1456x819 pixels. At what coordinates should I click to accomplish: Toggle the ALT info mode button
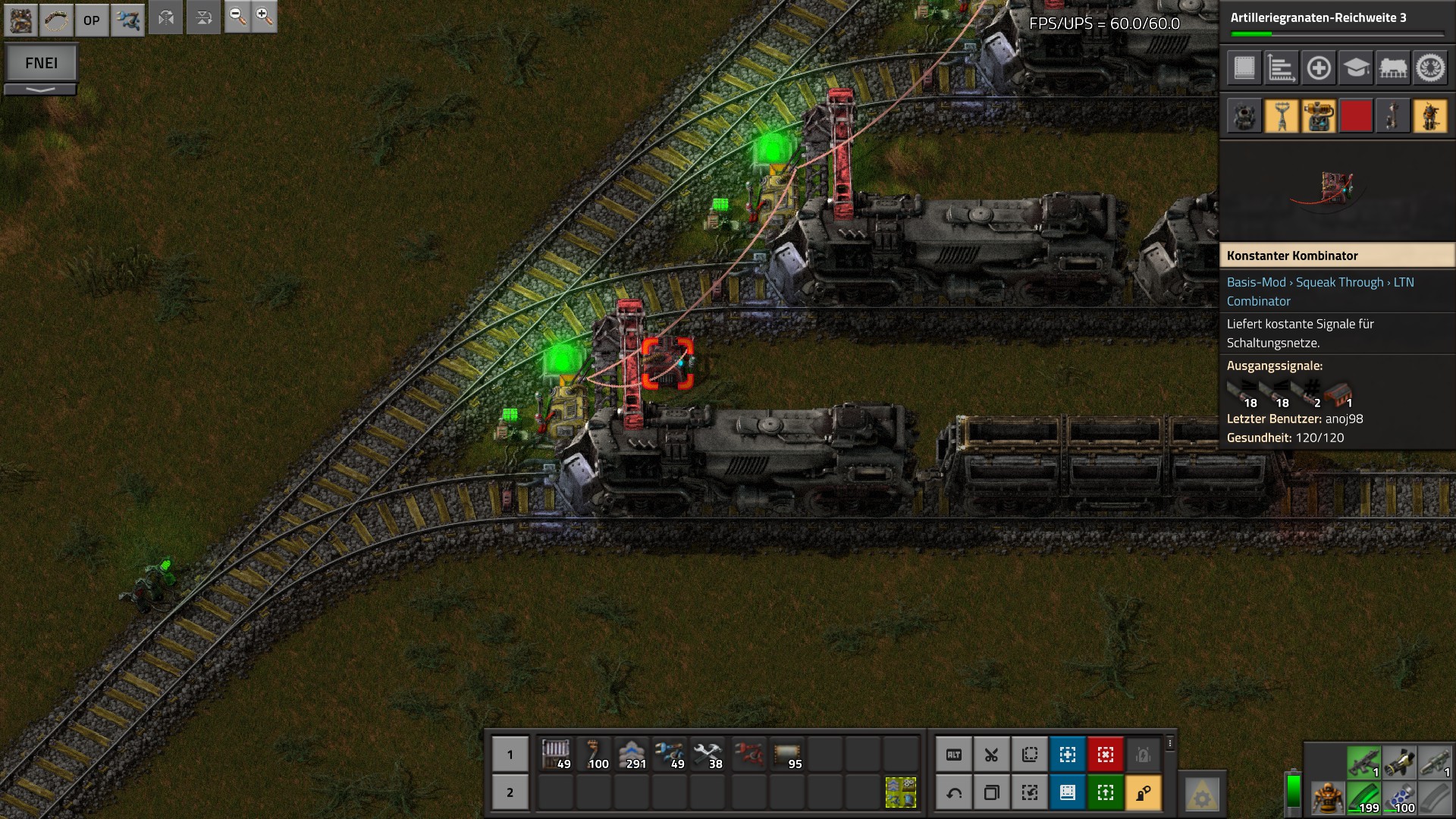[x=954, y=755]
